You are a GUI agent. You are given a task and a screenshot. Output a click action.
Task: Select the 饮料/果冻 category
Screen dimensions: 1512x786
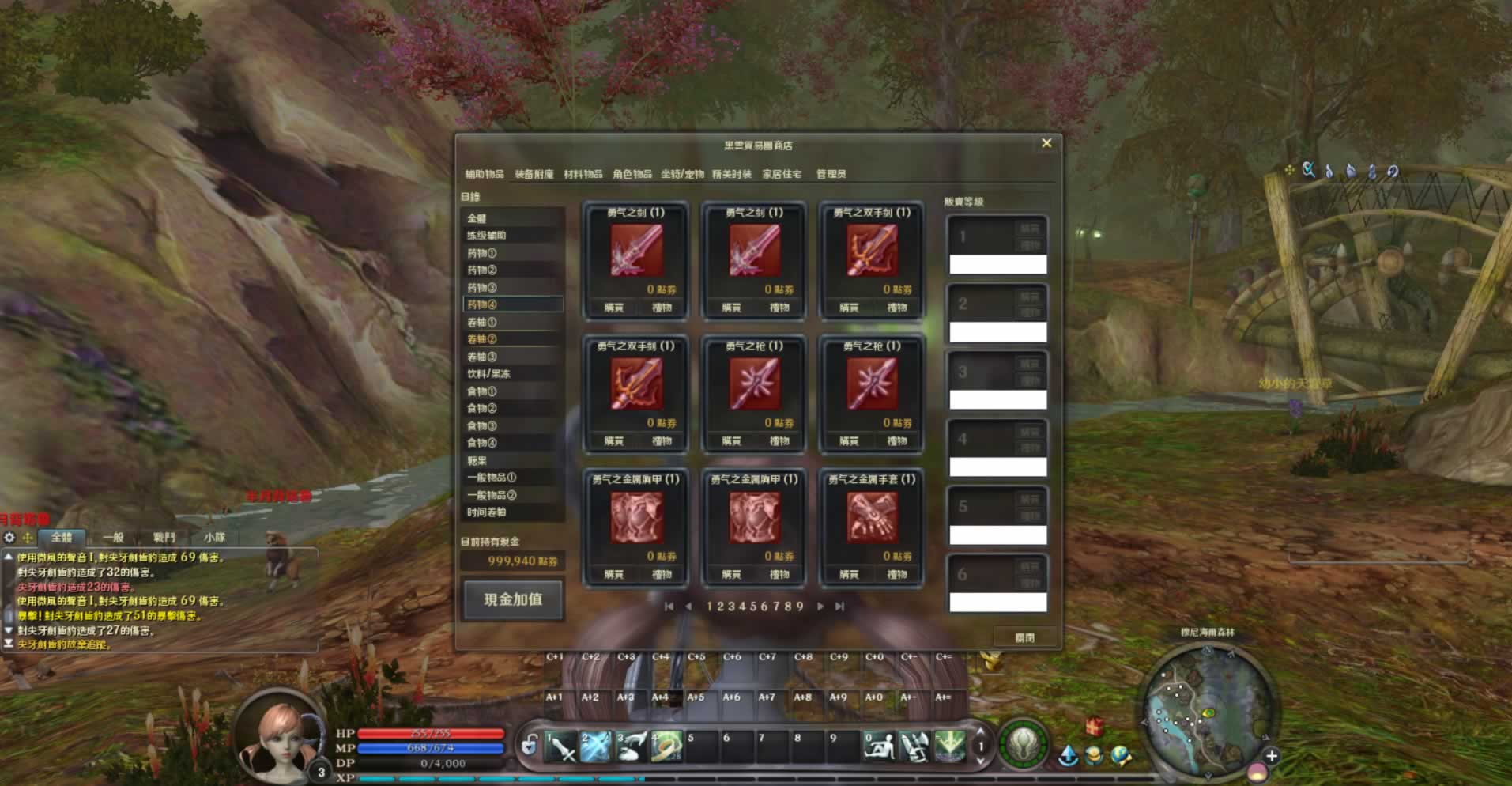pyautogui.click(x=488, y=374)
